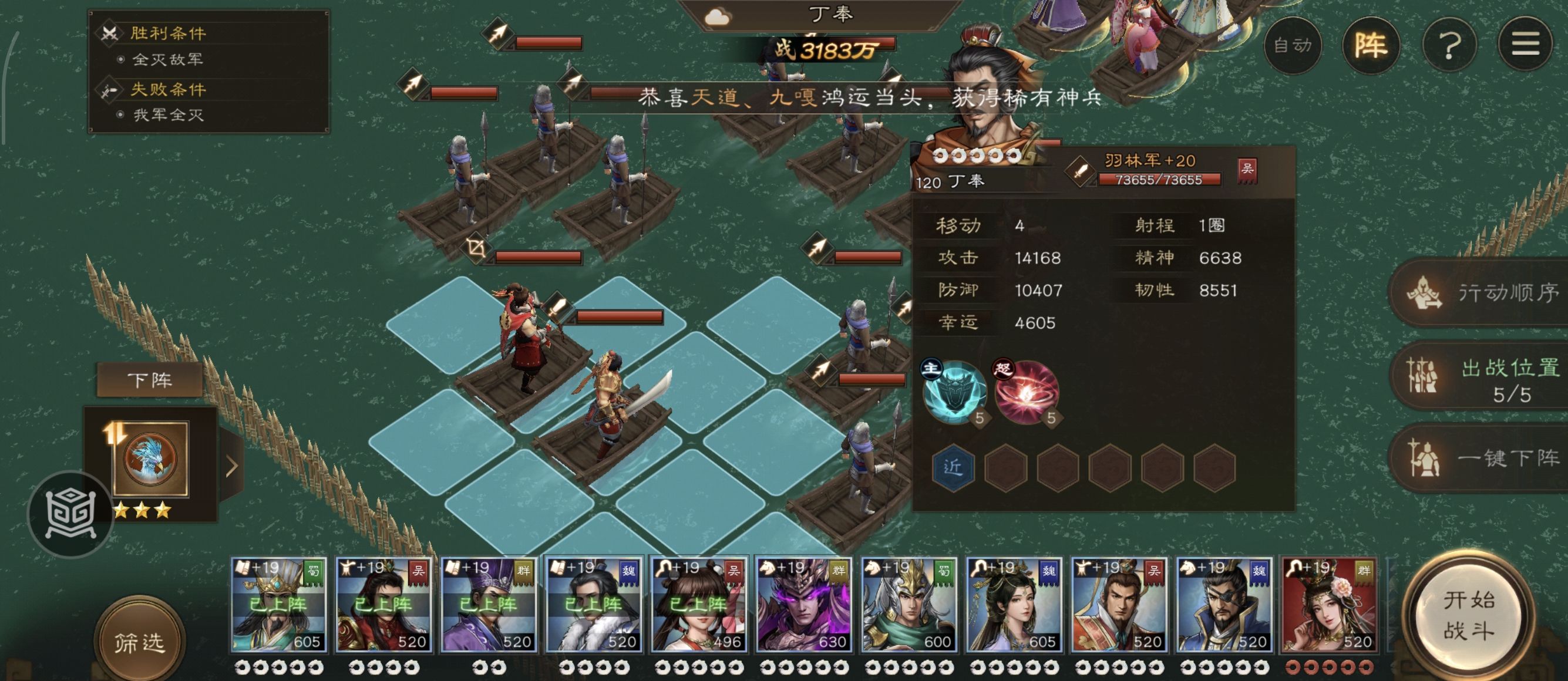
Task: Select the blue phoenix formation icon
Action: tap(150, 459)
